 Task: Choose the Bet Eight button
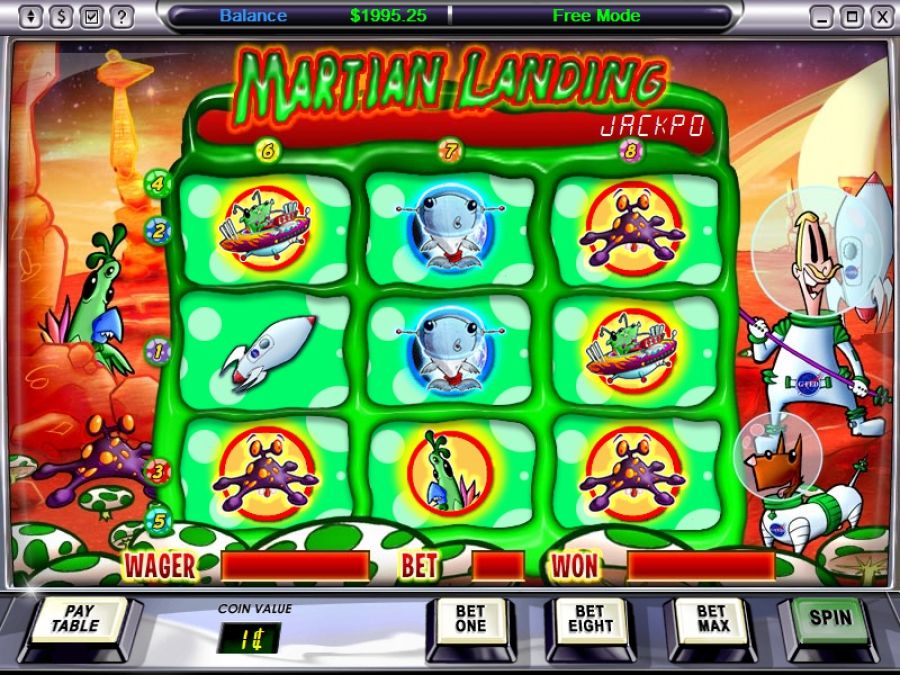(x=589, y=619)
